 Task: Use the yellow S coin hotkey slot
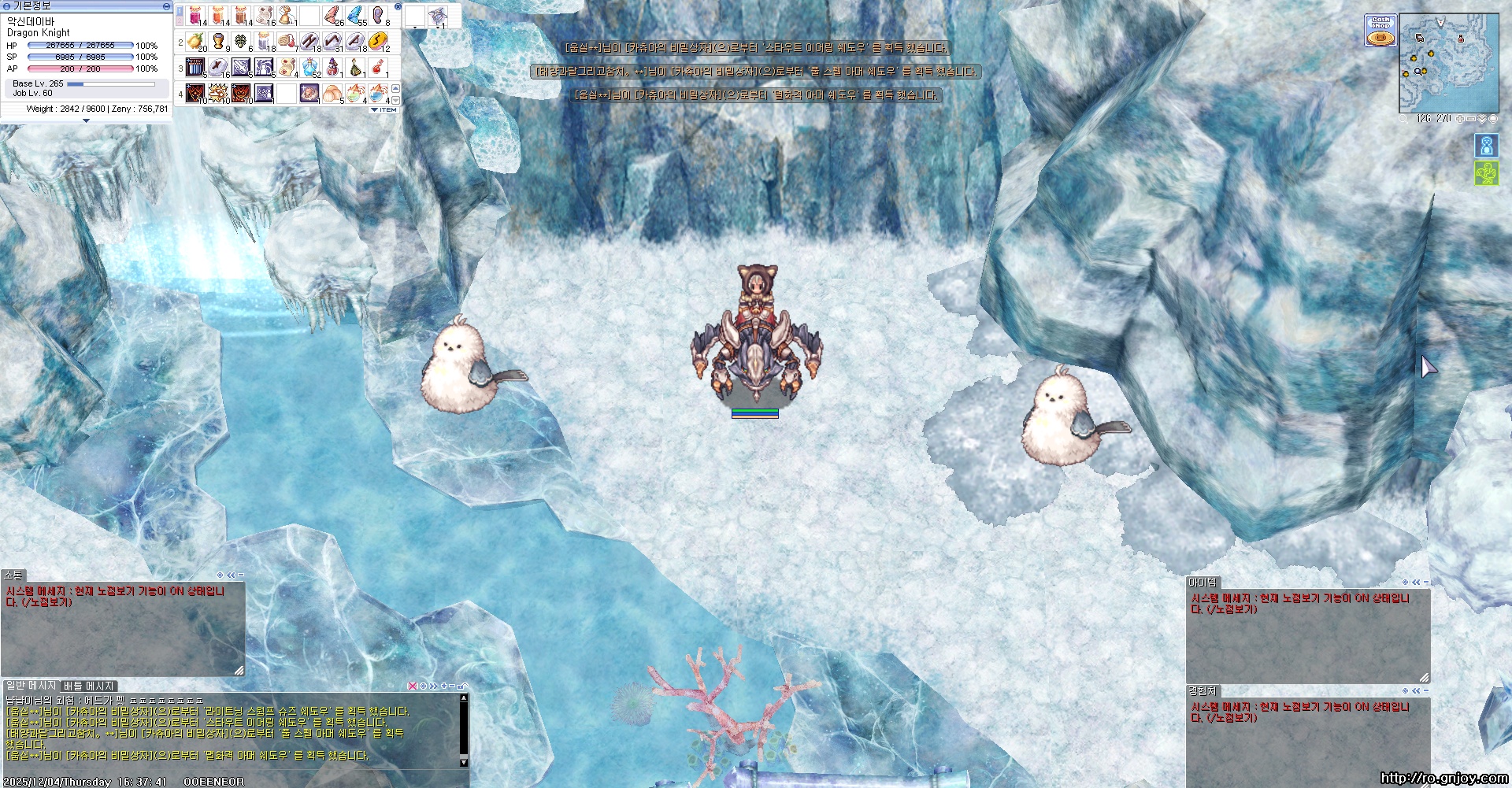(x=378, y=42)
